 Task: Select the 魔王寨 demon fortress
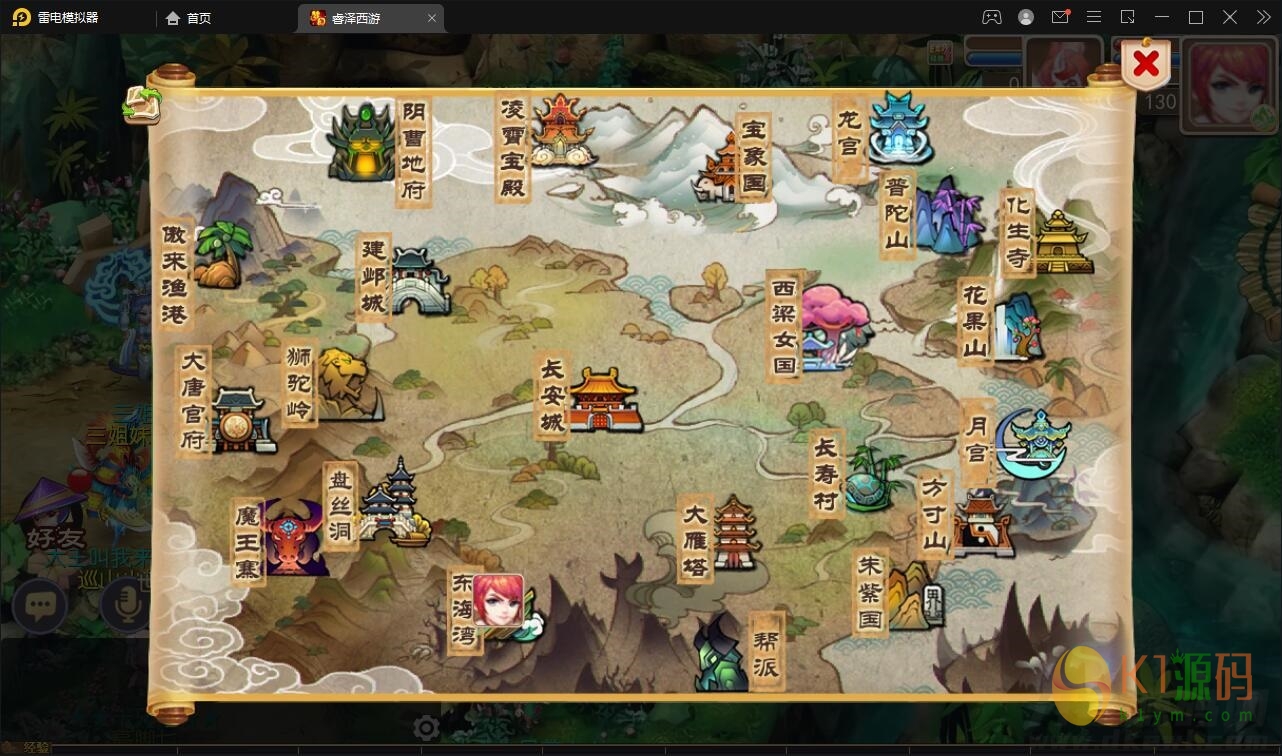(295, 538)
